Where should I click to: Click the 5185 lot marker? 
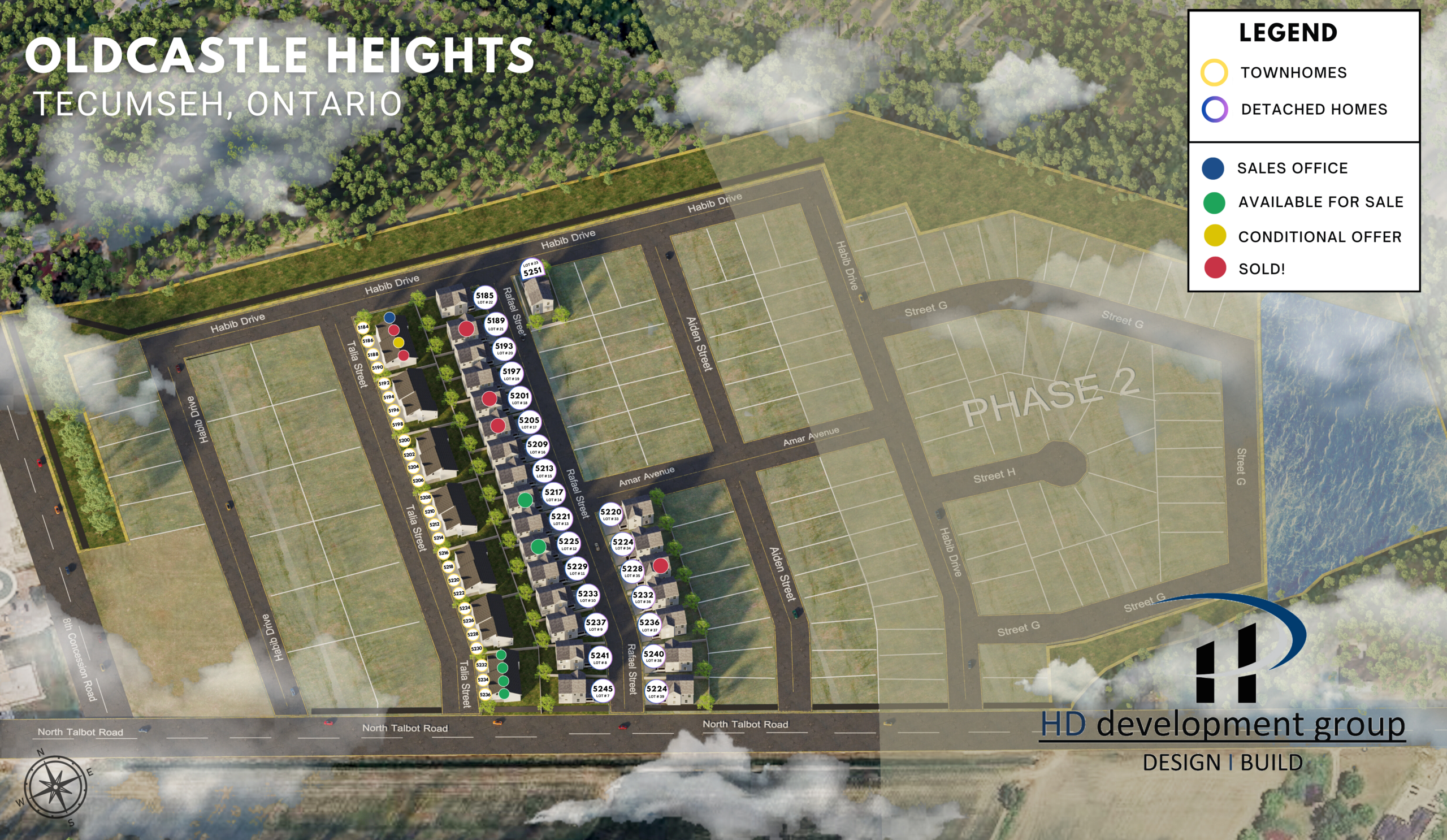pyautogui.click(x=484, y=297)
